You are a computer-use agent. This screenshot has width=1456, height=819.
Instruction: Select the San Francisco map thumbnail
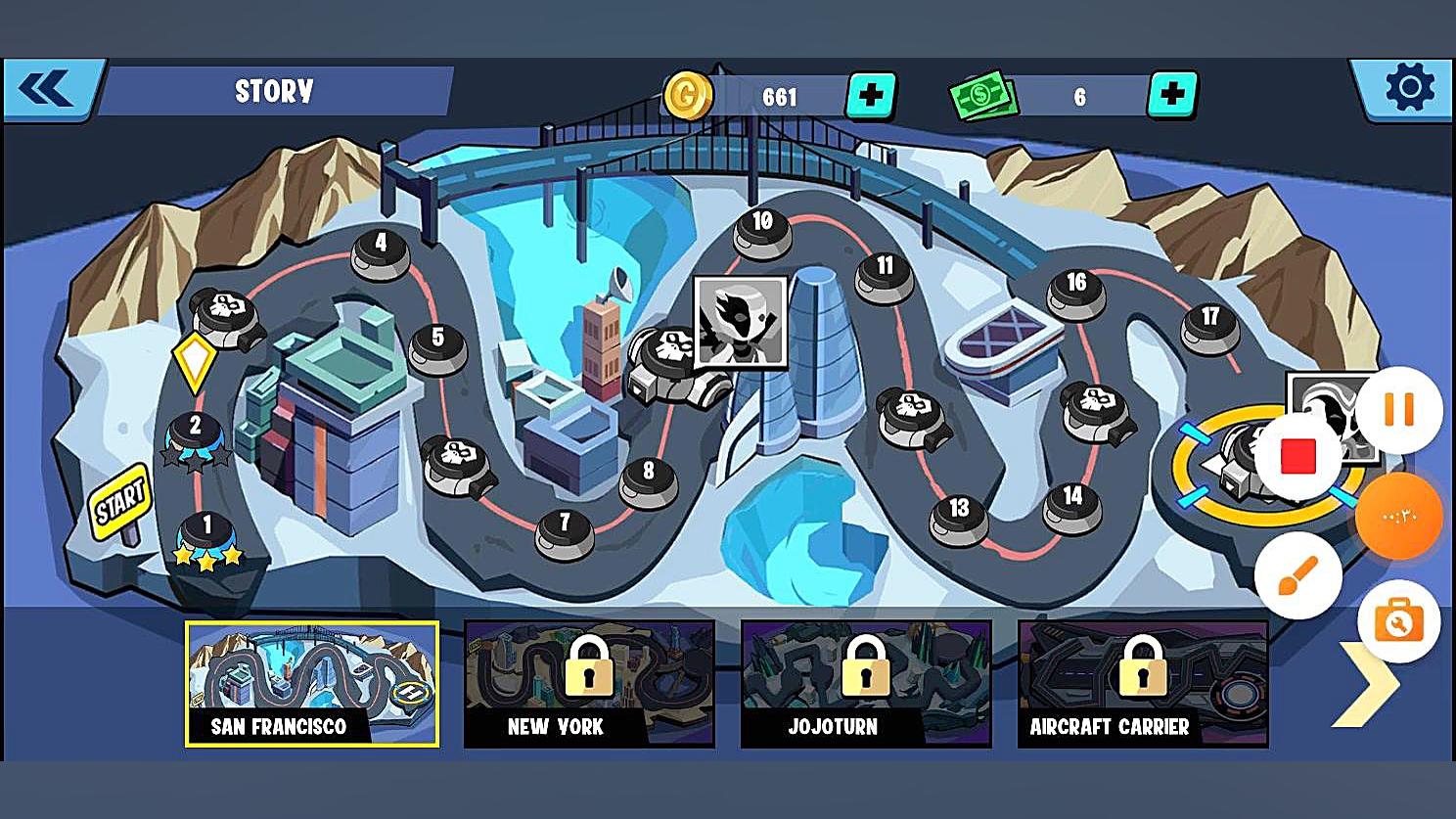[x=312, y=684]
